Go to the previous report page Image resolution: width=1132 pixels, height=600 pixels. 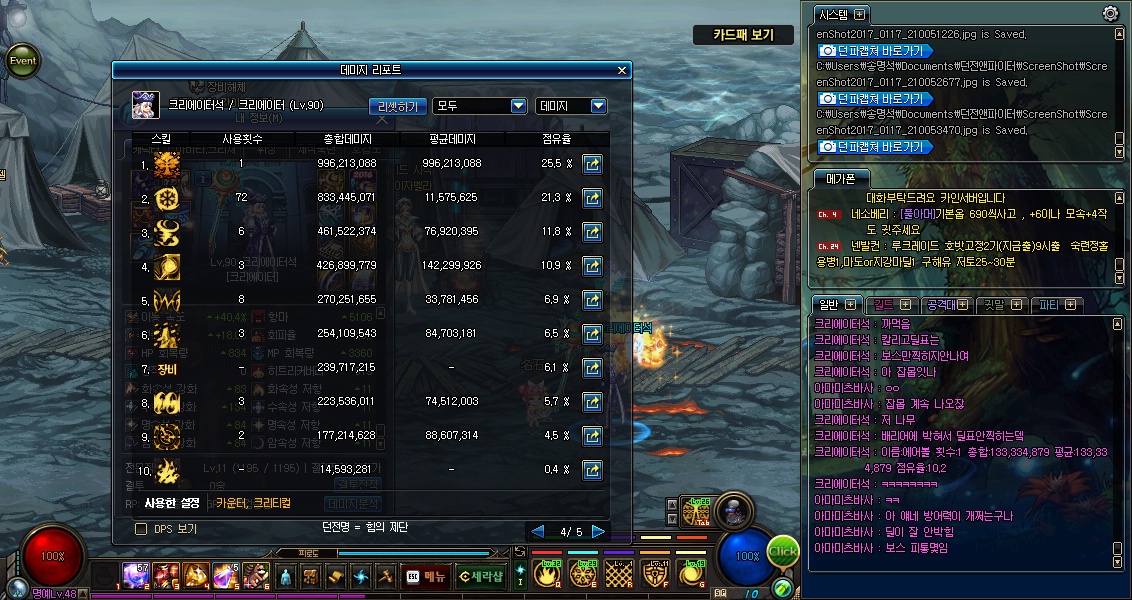coord(537,531)
